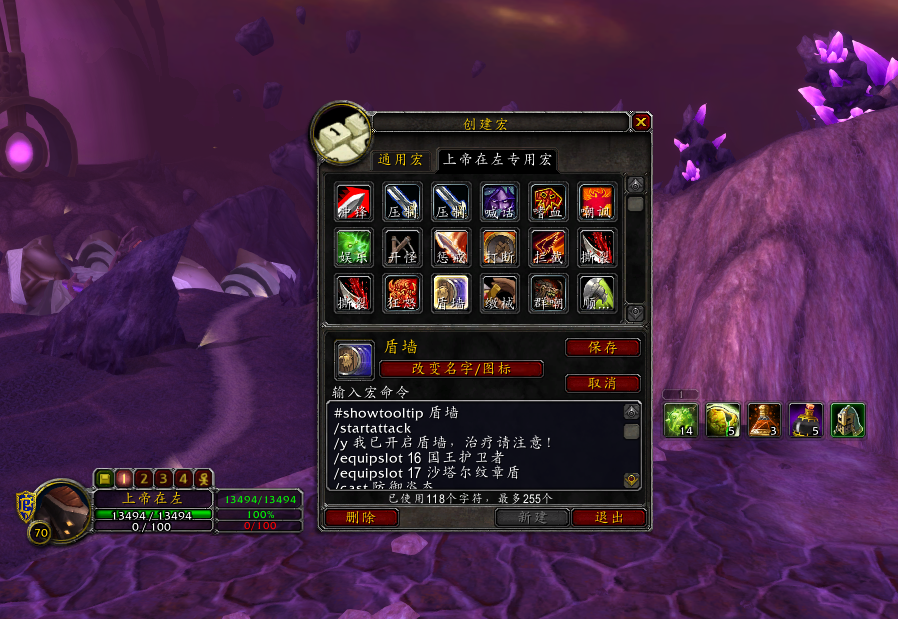Select the 冲锋 macro icon
898x619 pixels.
(353, 200)
